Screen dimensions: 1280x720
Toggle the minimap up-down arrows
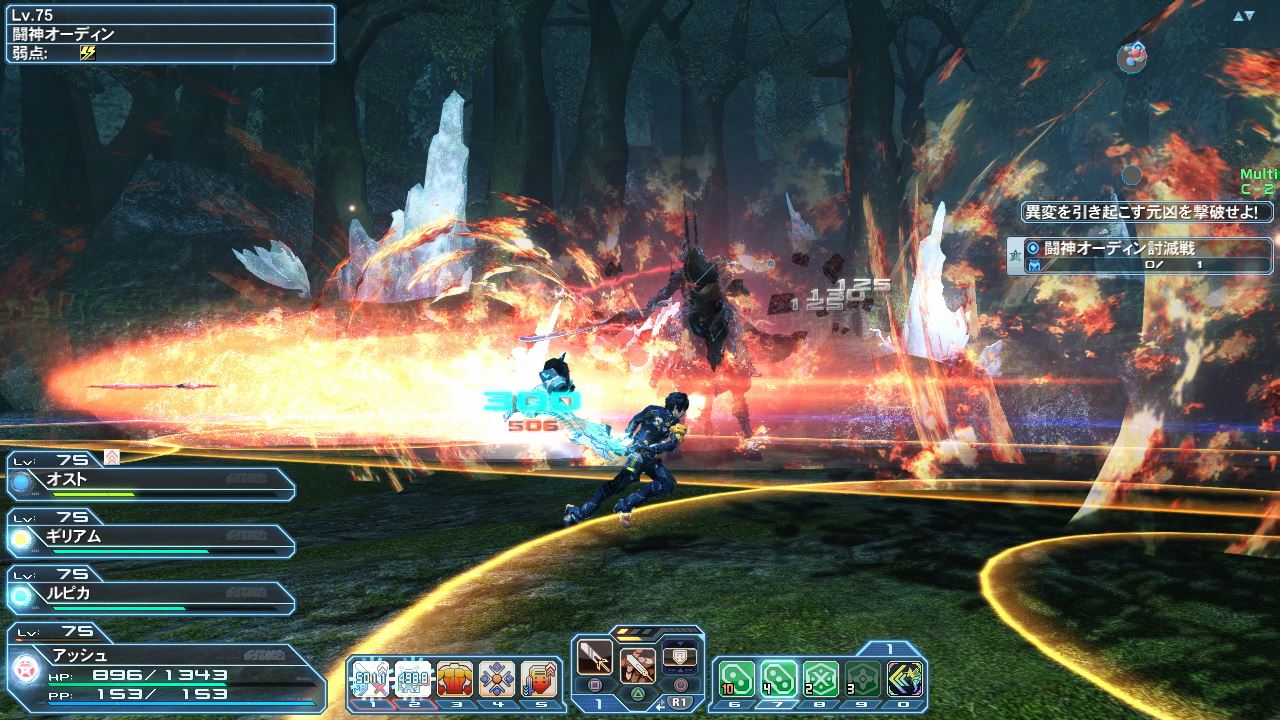pos(1243,16)
